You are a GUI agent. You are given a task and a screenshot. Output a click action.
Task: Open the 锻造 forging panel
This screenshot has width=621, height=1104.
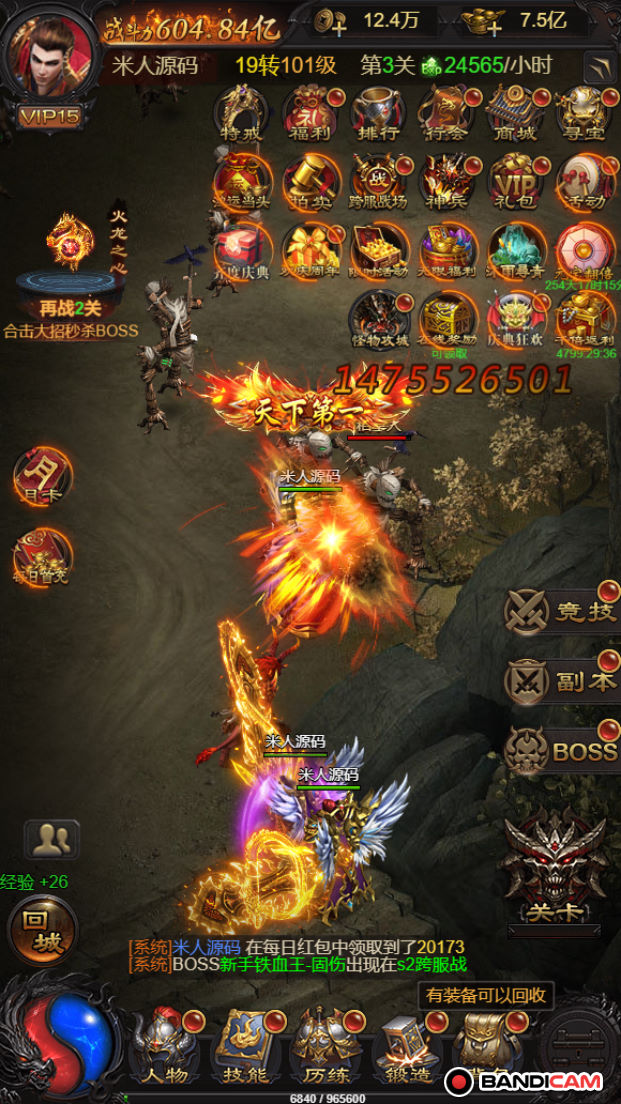pos(406,1045)
